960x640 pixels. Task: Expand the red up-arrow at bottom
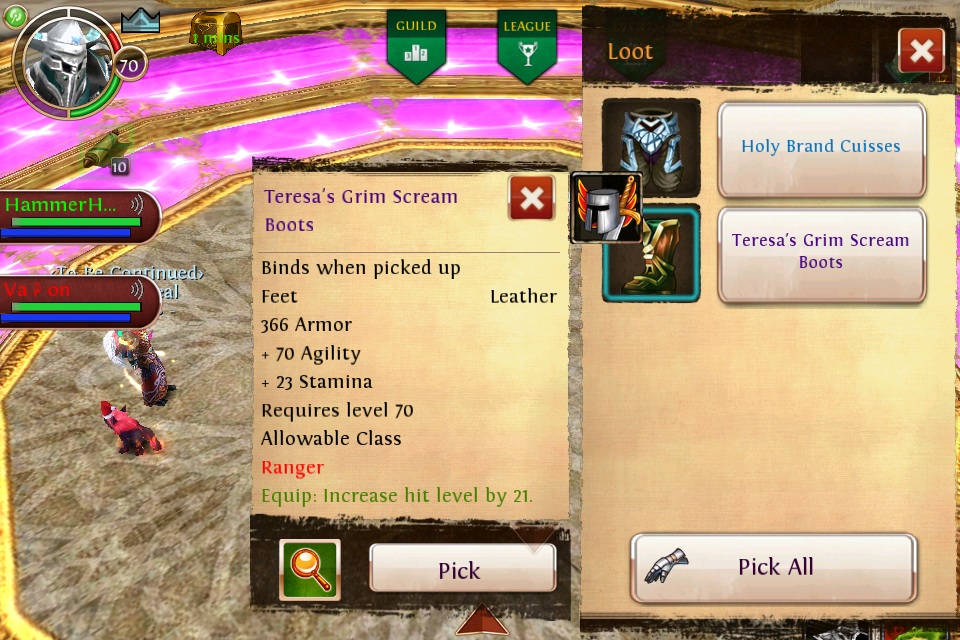click(482, 621)
